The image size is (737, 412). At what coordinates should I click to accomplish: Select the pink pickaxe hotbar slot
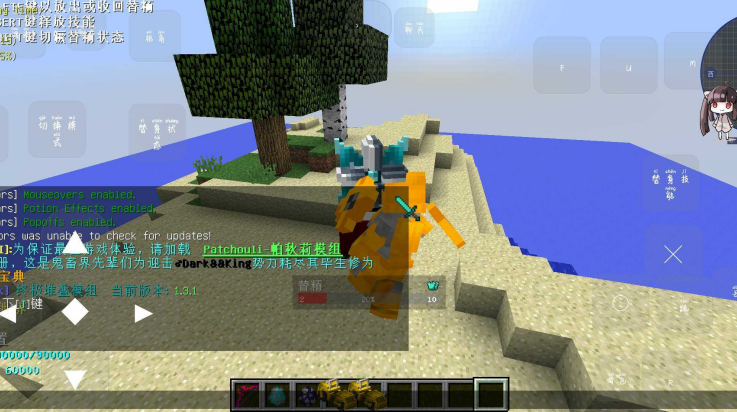point(246,395)
